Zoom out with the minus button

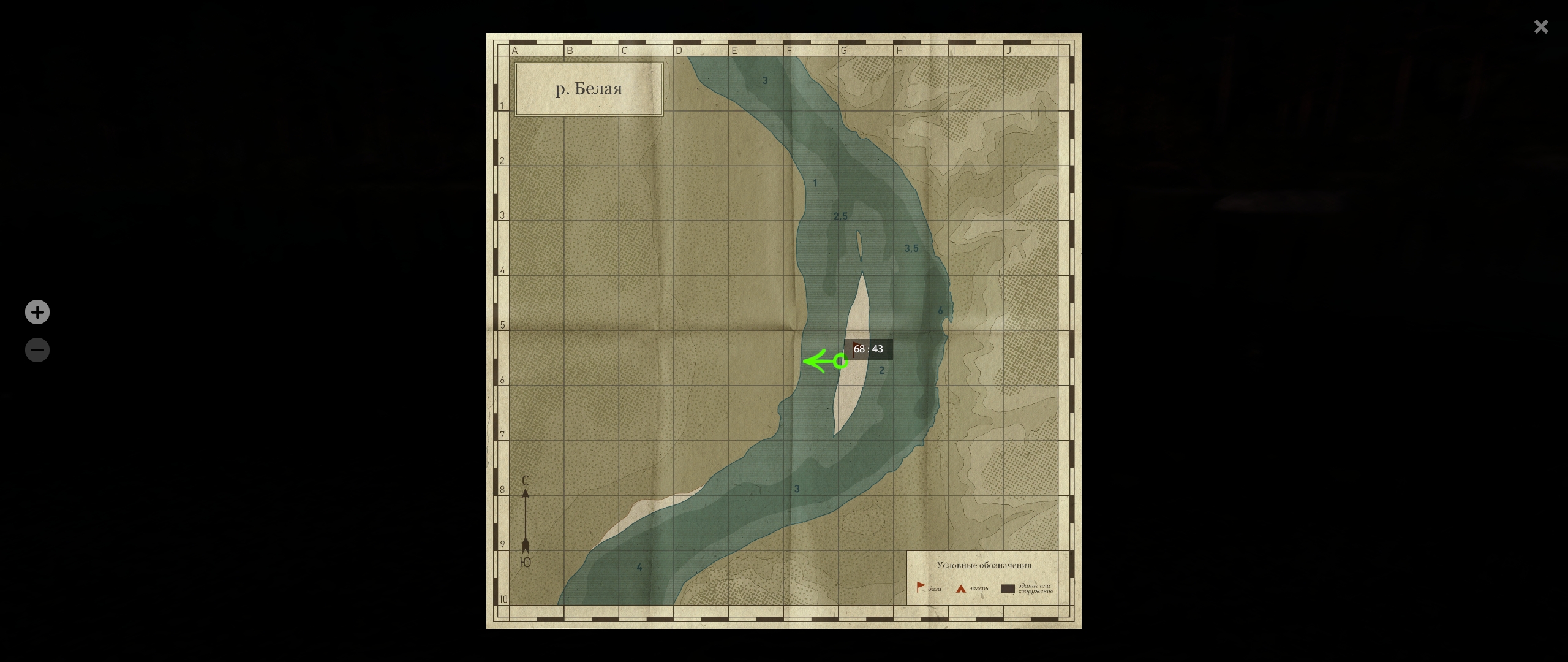(37, 350)
